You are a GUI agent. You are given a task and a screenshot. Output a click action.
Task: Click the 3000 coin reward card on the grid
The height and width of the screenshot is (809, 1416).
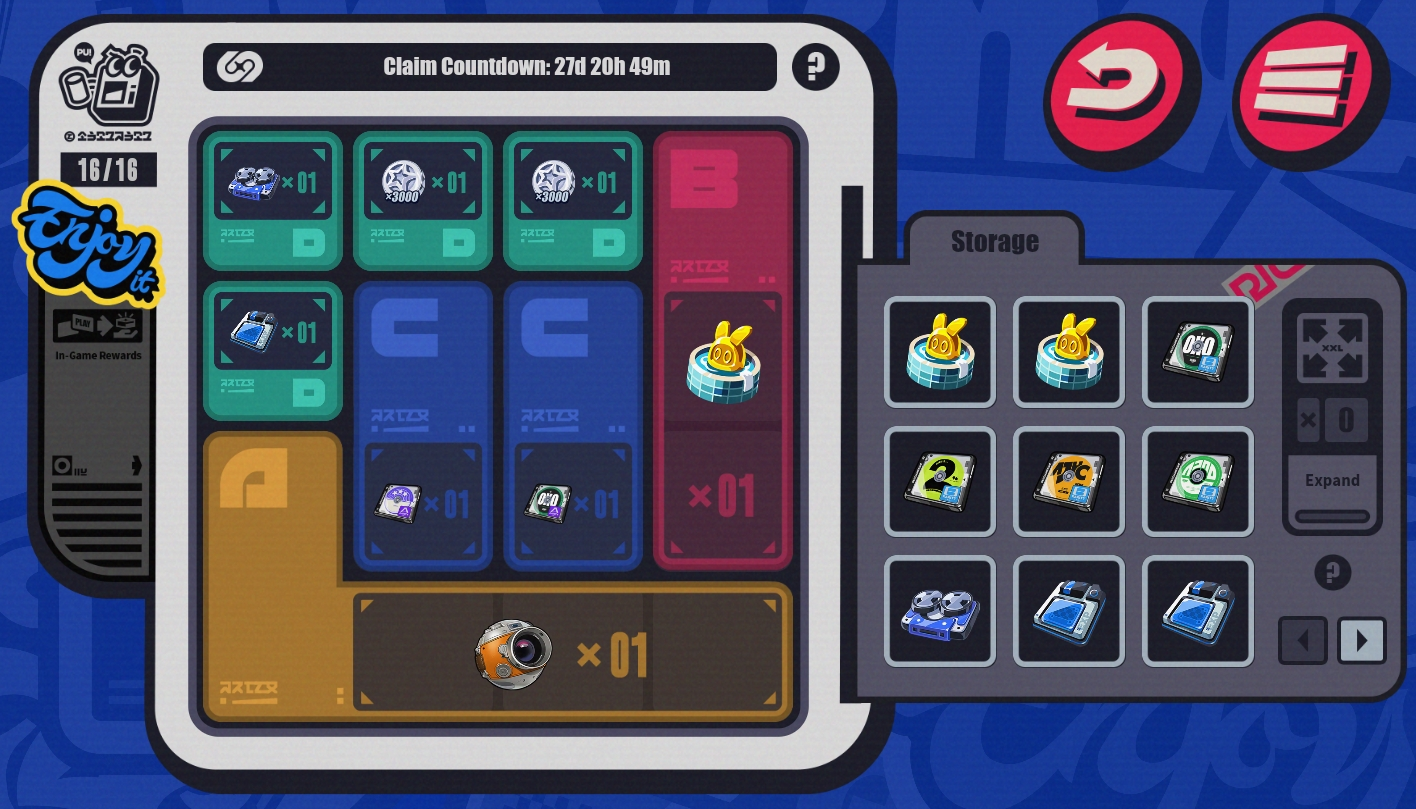point(422,182)
